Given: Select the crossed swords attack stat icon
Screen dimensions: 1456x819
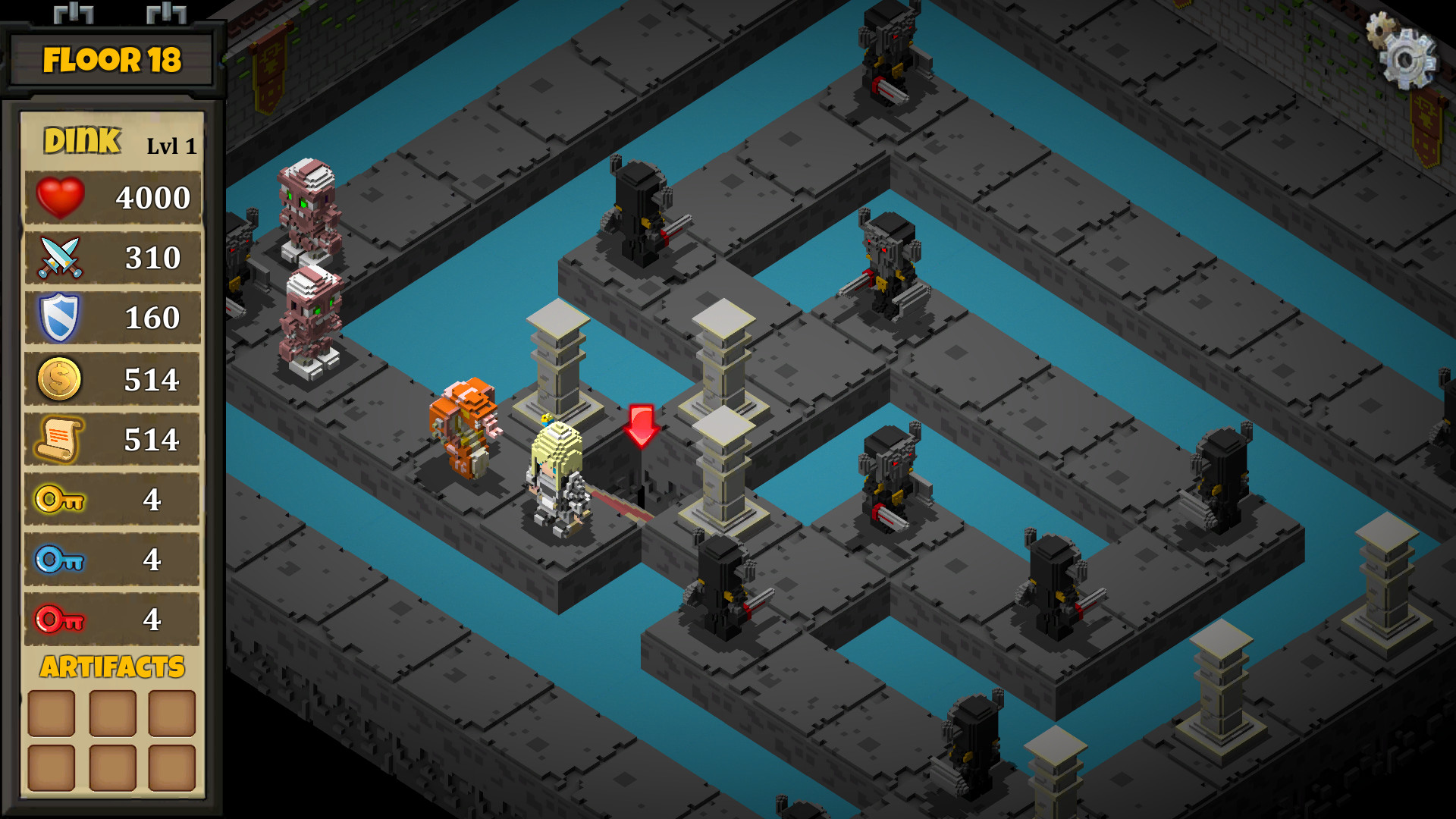Looking at the screenshot, I should tap(59, 258).
